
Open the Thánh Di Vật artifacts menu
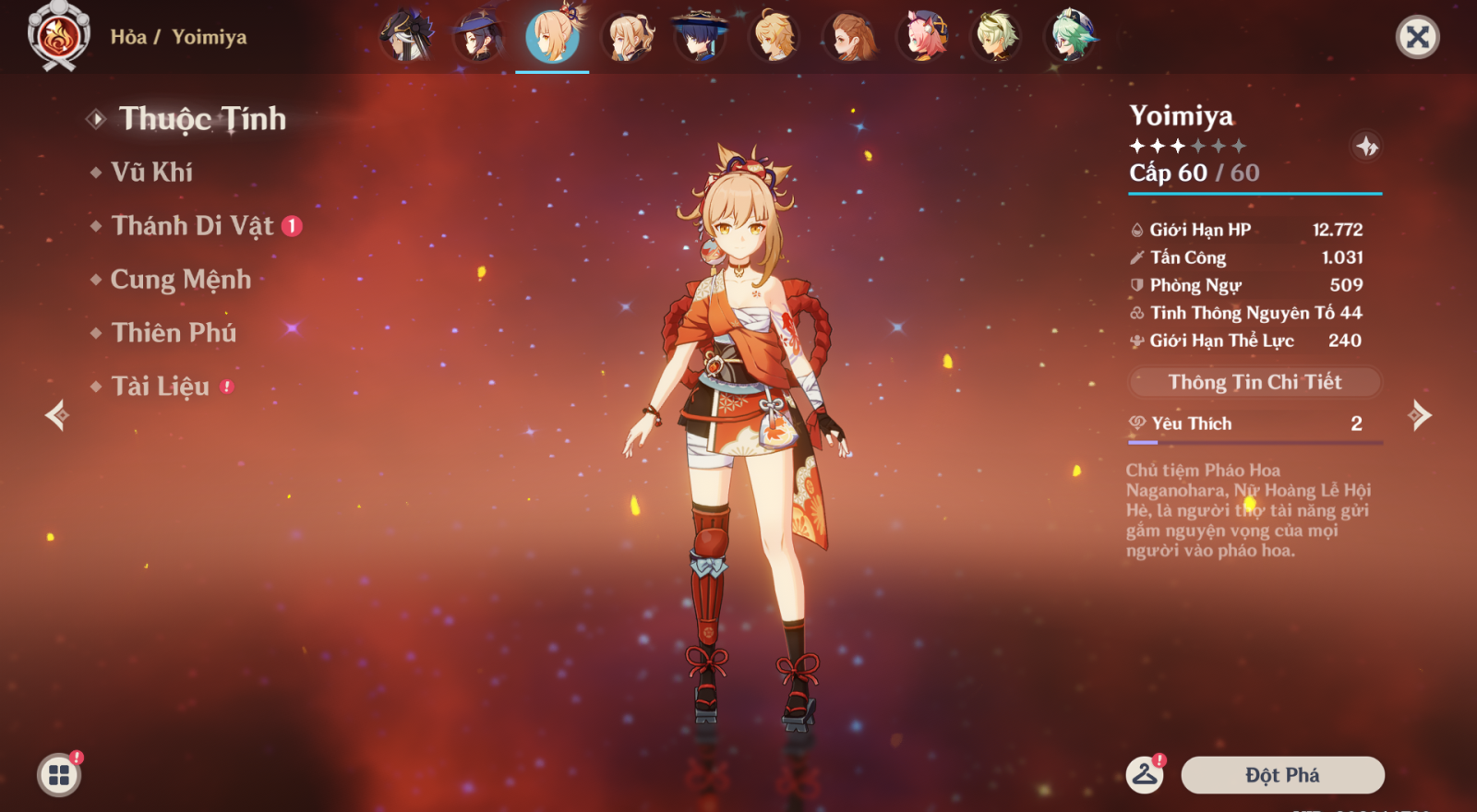(x=192, y=226)
